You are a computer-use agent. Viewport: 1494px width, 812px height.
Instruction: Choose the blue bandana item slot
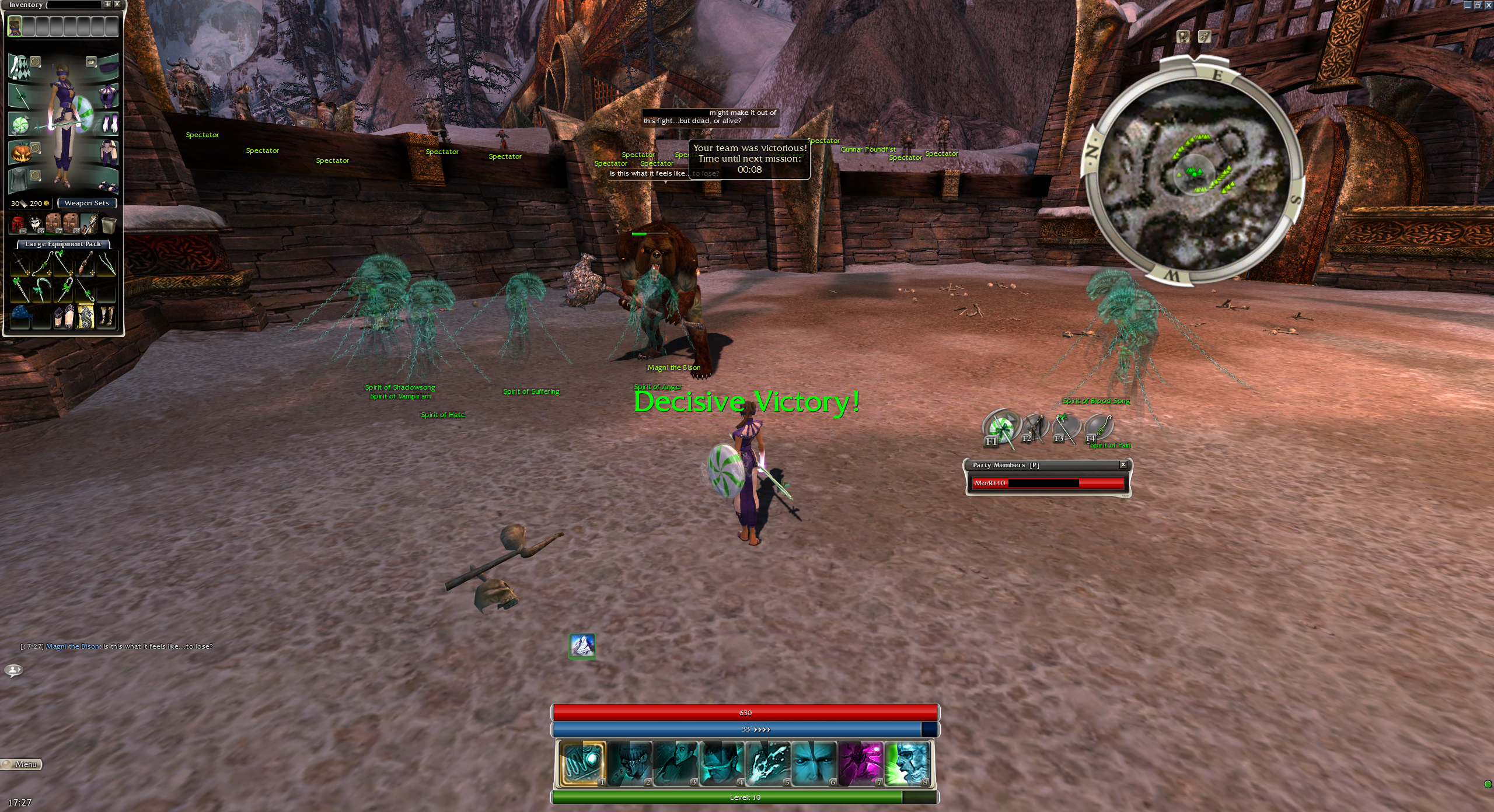pyautogui.click(x=20, y=316)
